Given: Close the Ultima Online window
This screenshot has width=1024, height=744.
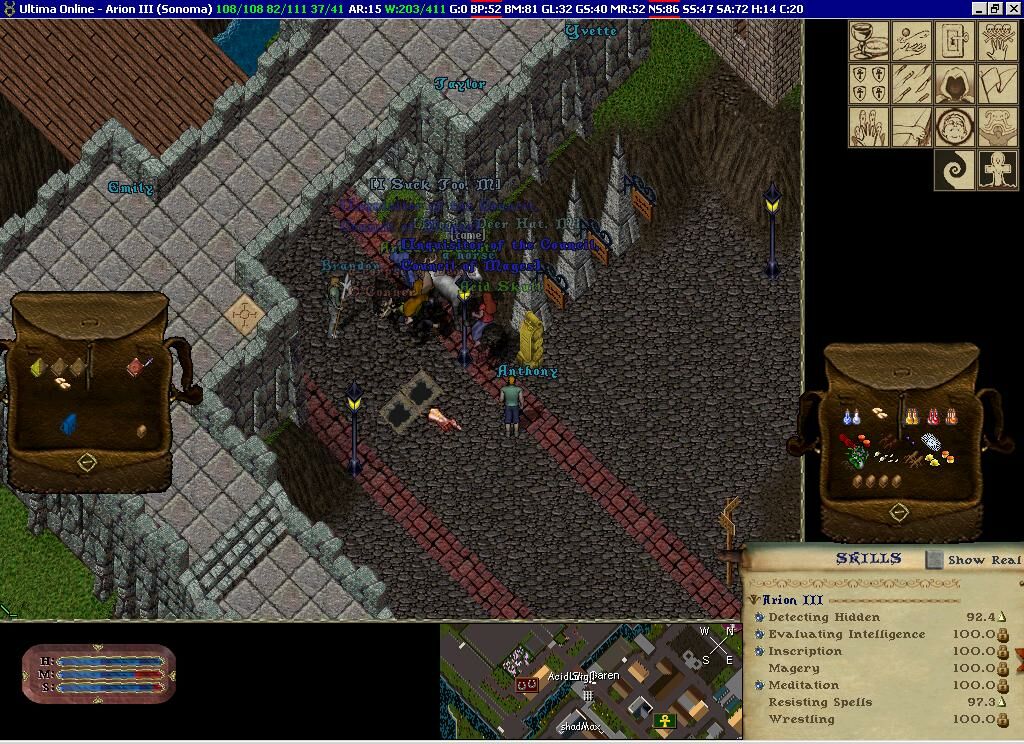Looking at the screenshot, I should point(1012,9).
